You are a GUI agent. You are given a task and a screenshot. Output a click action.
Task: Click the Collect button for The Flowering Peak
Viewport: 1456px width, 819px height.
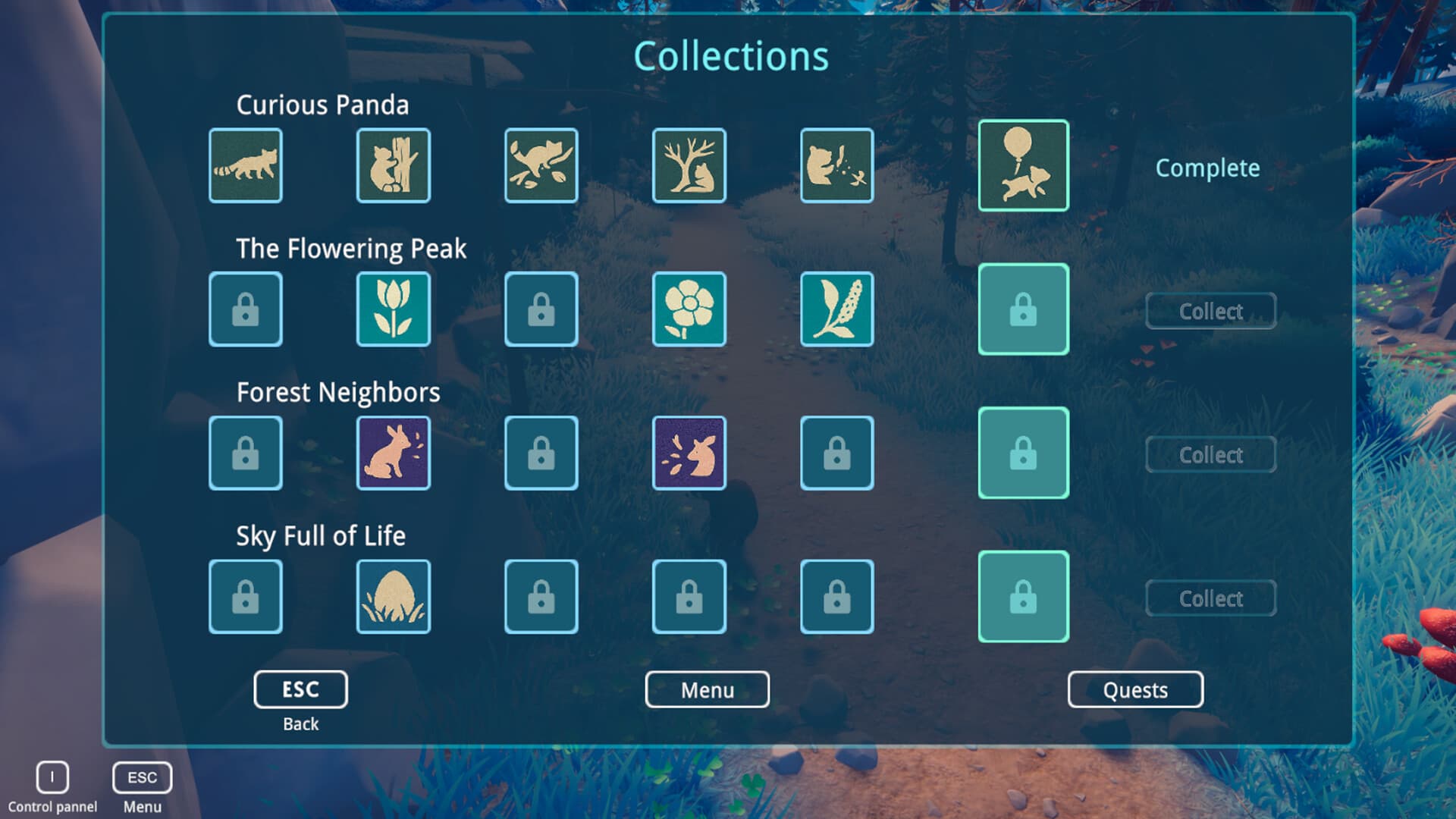(1210, 311)
